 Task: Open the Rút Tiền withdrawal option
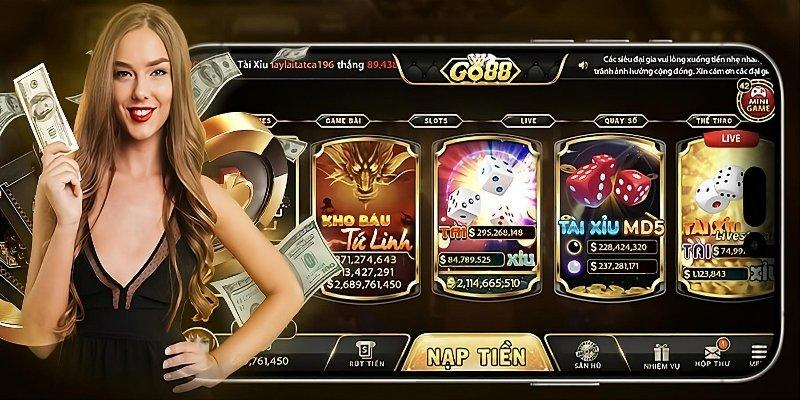pyautogui.click(x=368, y=353)
